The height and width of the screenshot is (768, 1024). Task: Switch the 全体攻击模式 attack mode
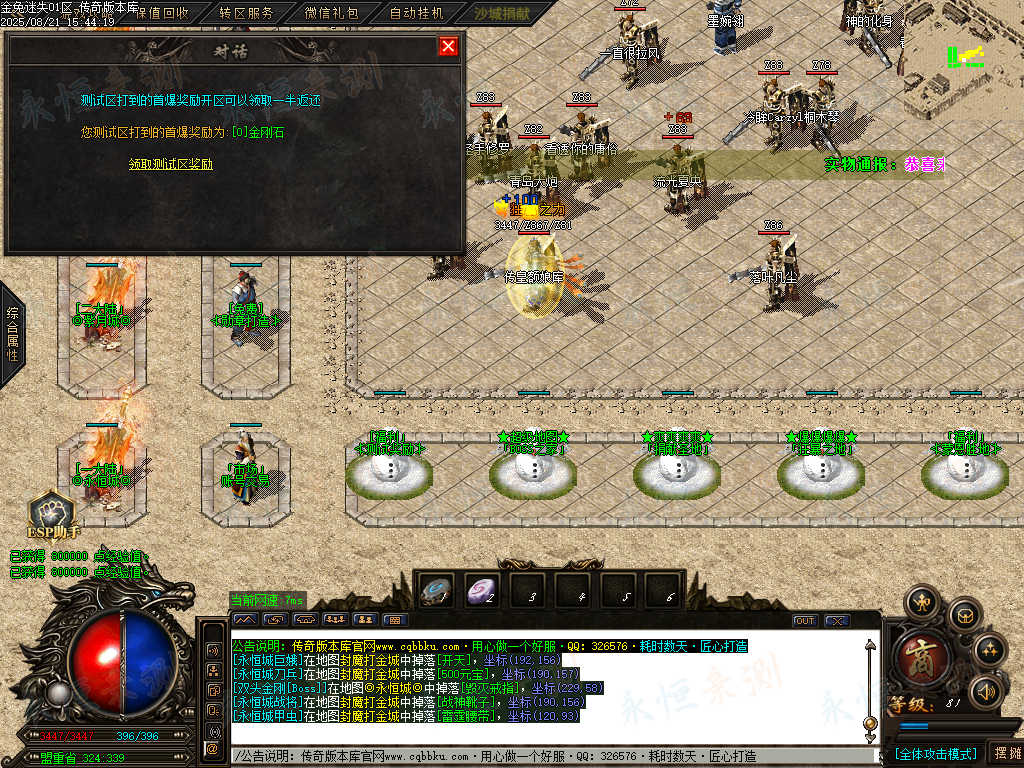coord(935,753)
